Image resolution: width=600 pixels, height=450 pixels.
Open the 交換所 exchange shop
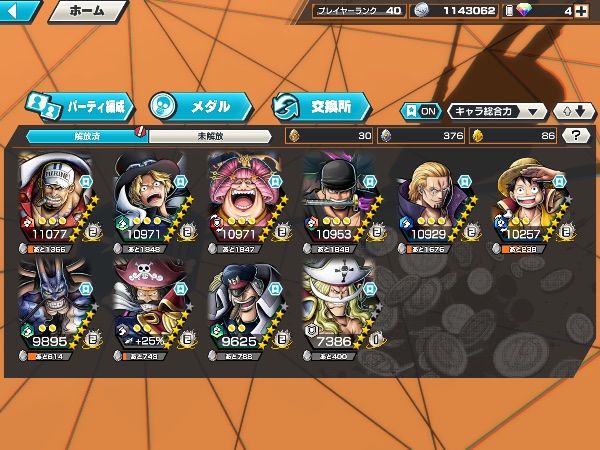[x=320, y=105]
